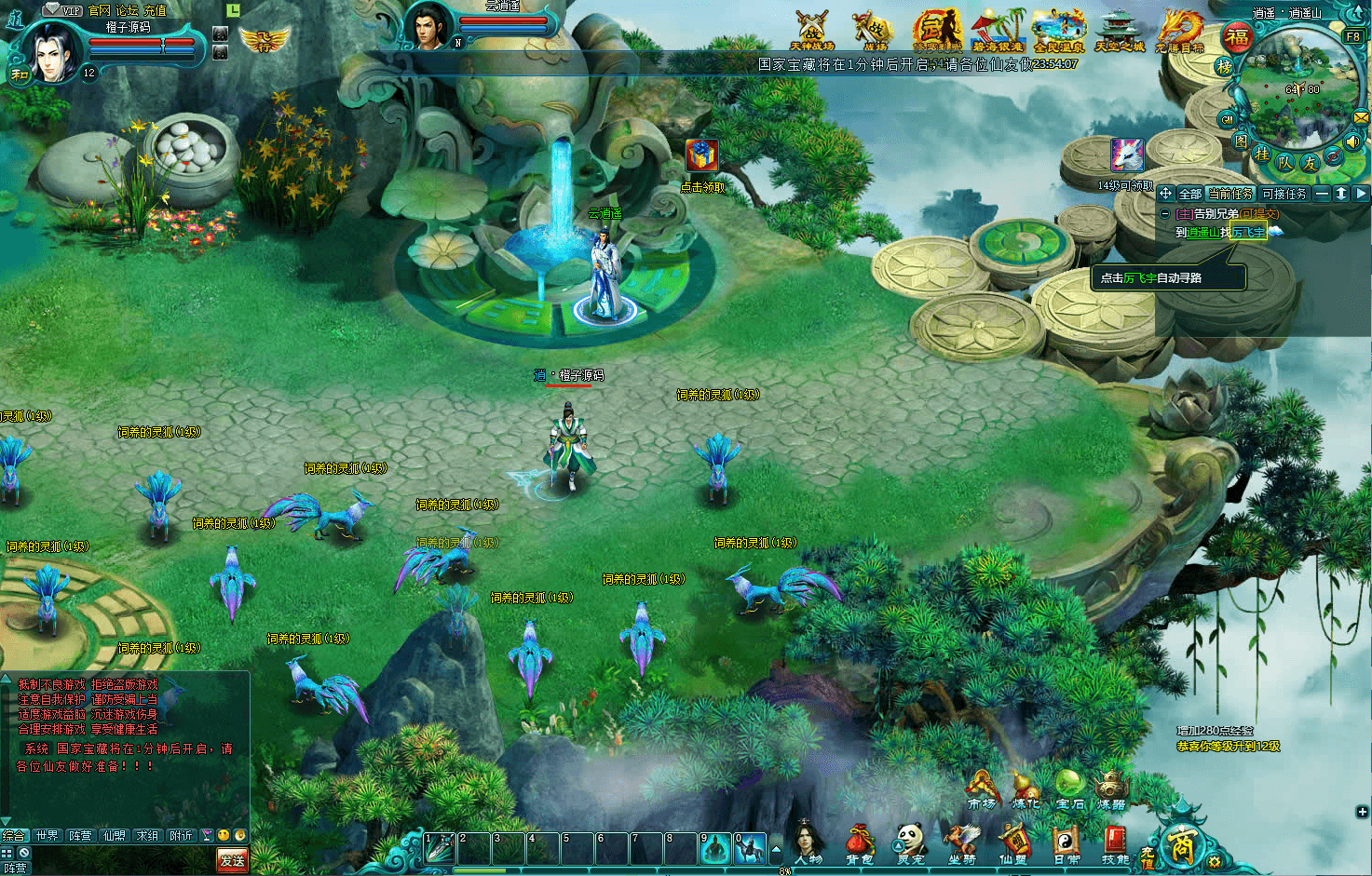1372x876 pixels.
Task: Open the 商 shop button
Action: pyautogui.click(x=1181, y=845)
